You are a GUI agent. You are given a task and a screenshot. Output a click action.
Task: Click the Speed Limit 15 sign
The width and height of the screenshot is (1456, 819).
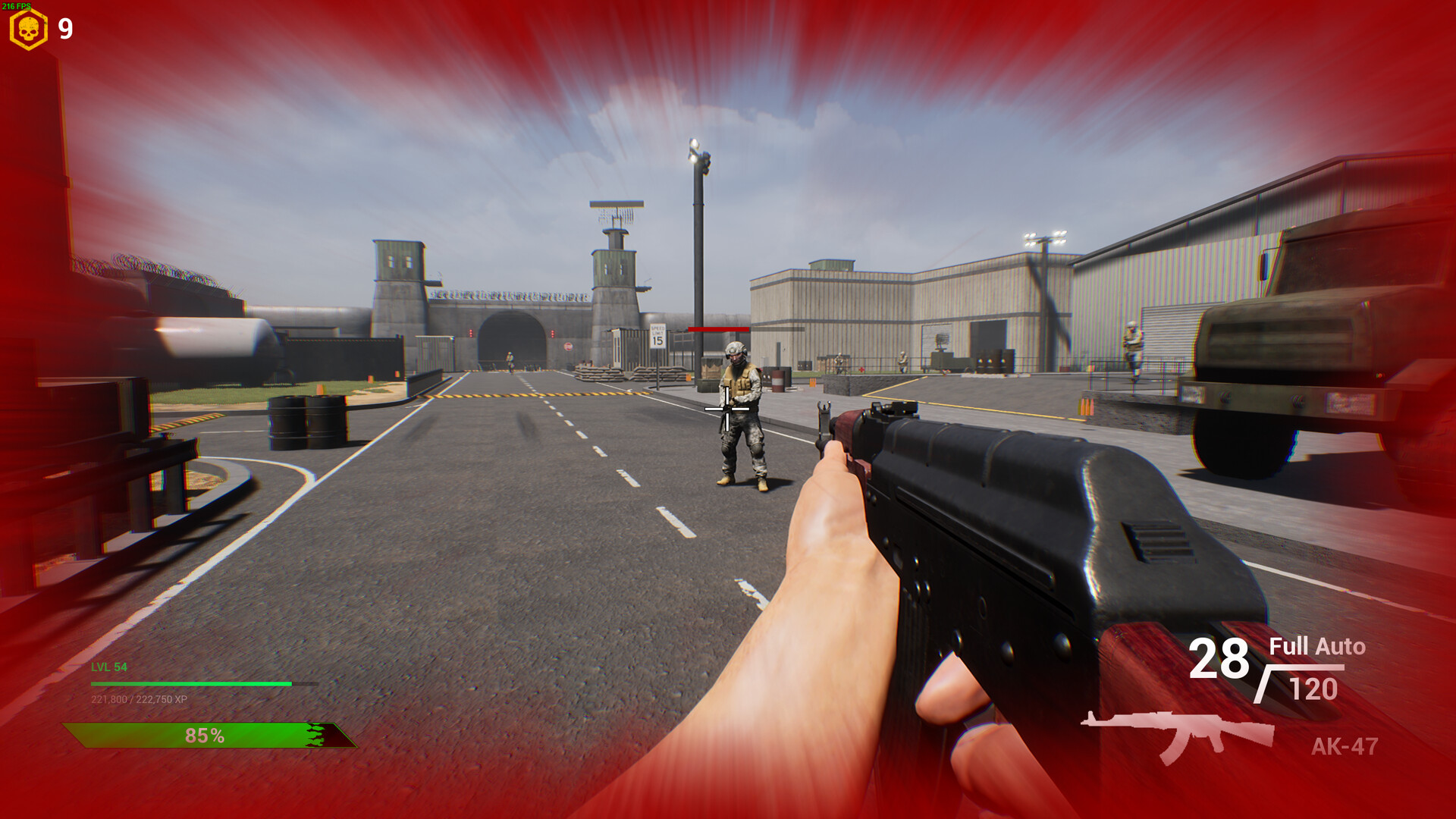pyautogui.click(x=657, y=336)
